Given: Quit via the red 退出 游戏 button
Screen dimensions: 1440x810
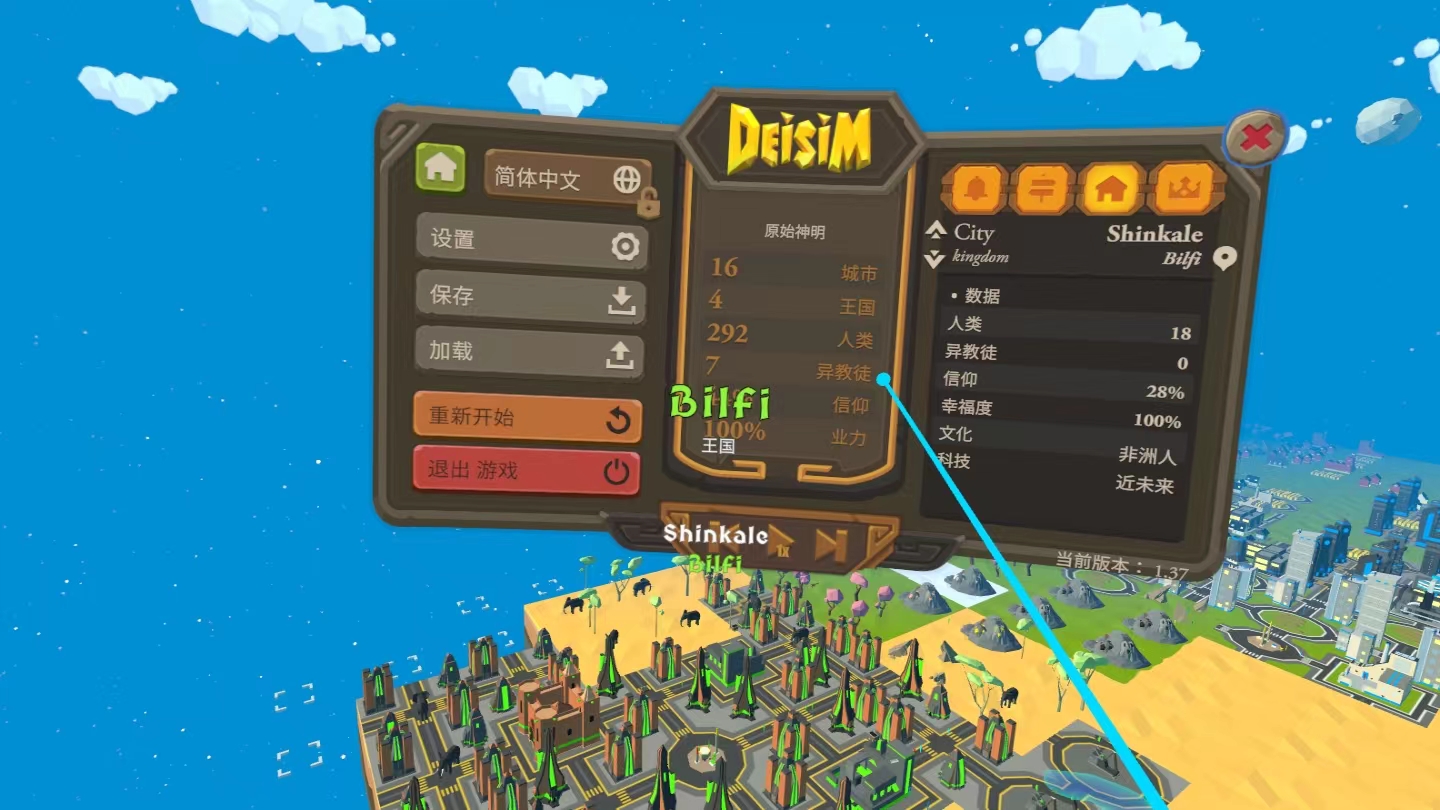Looking at the screenshot, I should (526, 470).
